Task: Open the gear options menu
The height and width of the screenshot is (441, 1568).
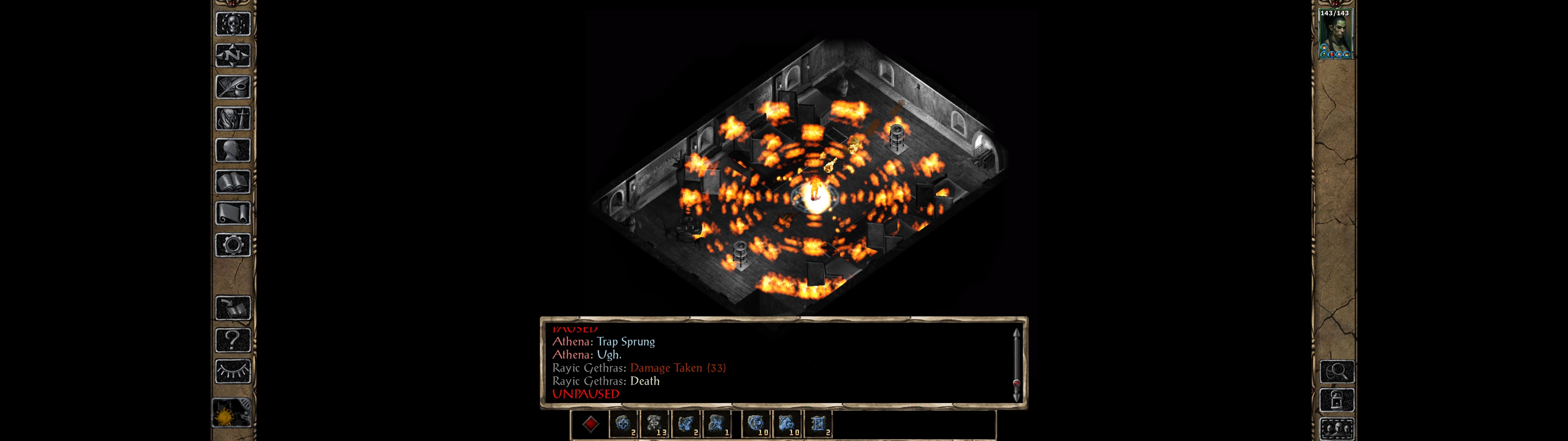Action: tap(232, 246)
